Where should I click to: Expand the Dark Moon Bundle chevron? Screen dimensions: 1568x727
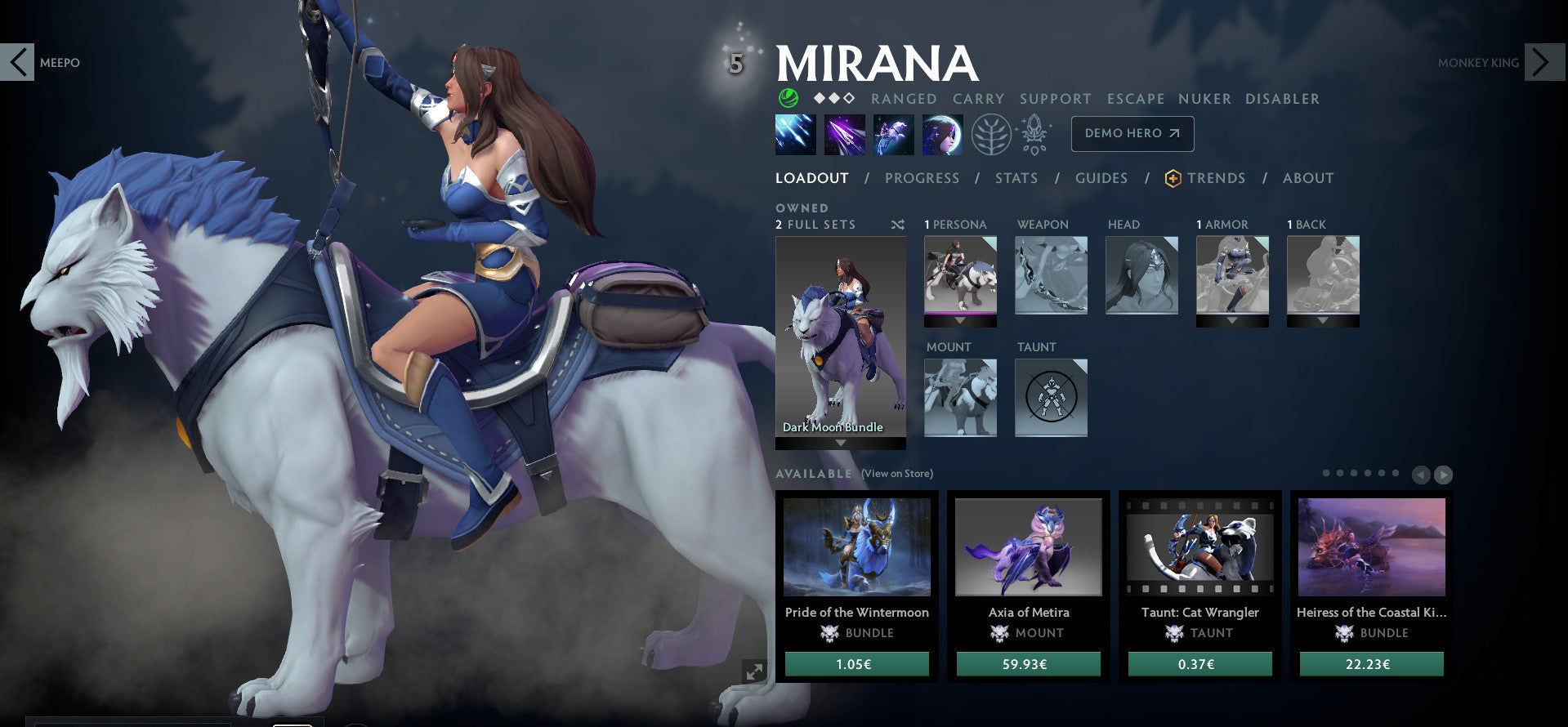pos(841,441)
